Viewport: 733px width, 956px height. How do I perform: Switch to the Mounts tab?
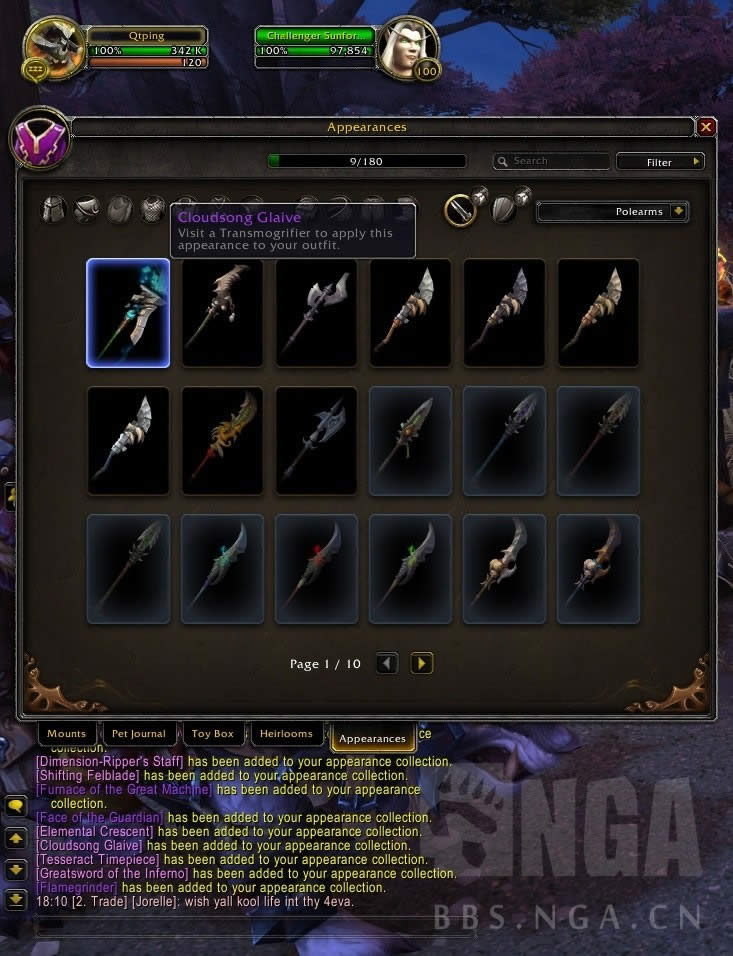(67, 734)
